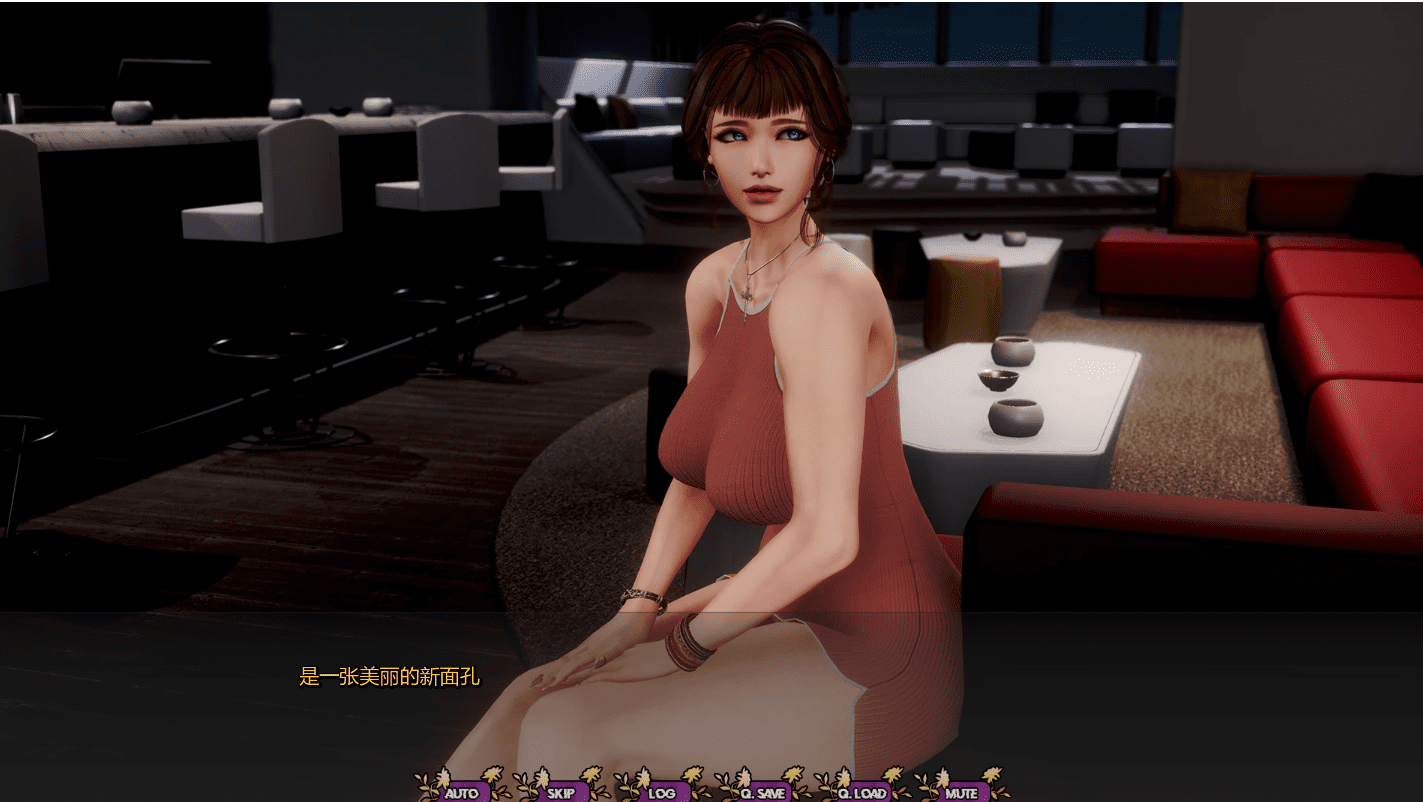Mute the game audio with MUTE
Screen dimensions: 1423x802
(962, 792)
